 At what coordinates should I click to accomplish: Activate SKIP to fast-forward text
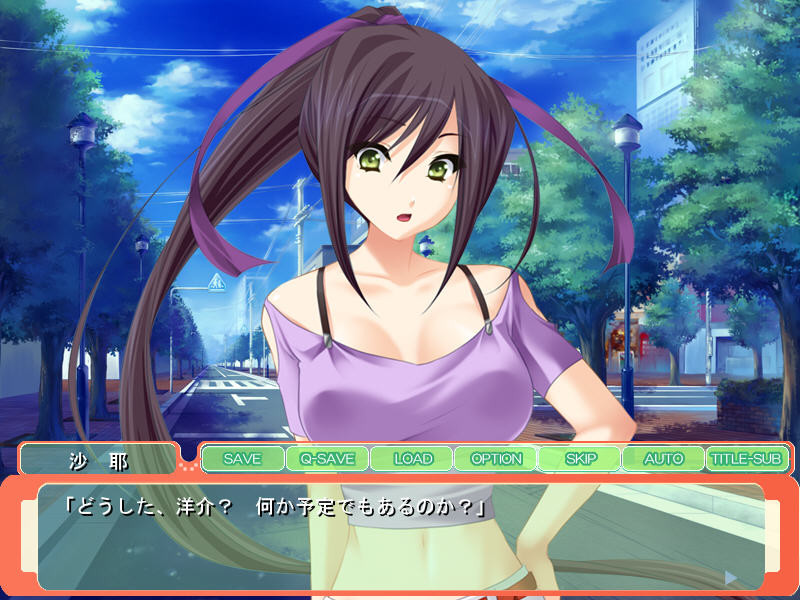pyautogui.click(x=579, y=459)
